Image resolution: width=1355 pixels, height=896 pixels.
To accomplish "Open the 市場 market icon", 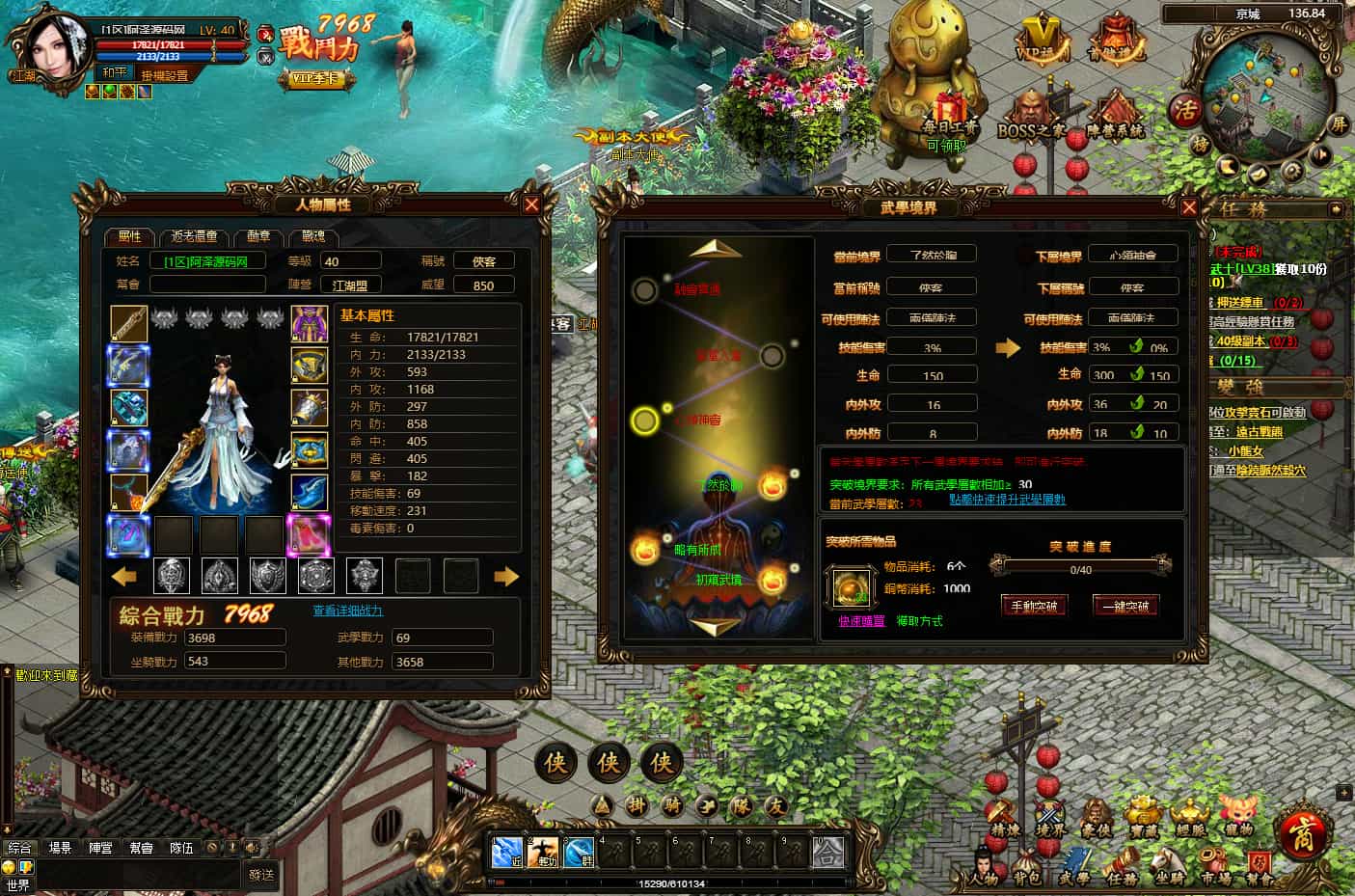I will pos(1215,865).
